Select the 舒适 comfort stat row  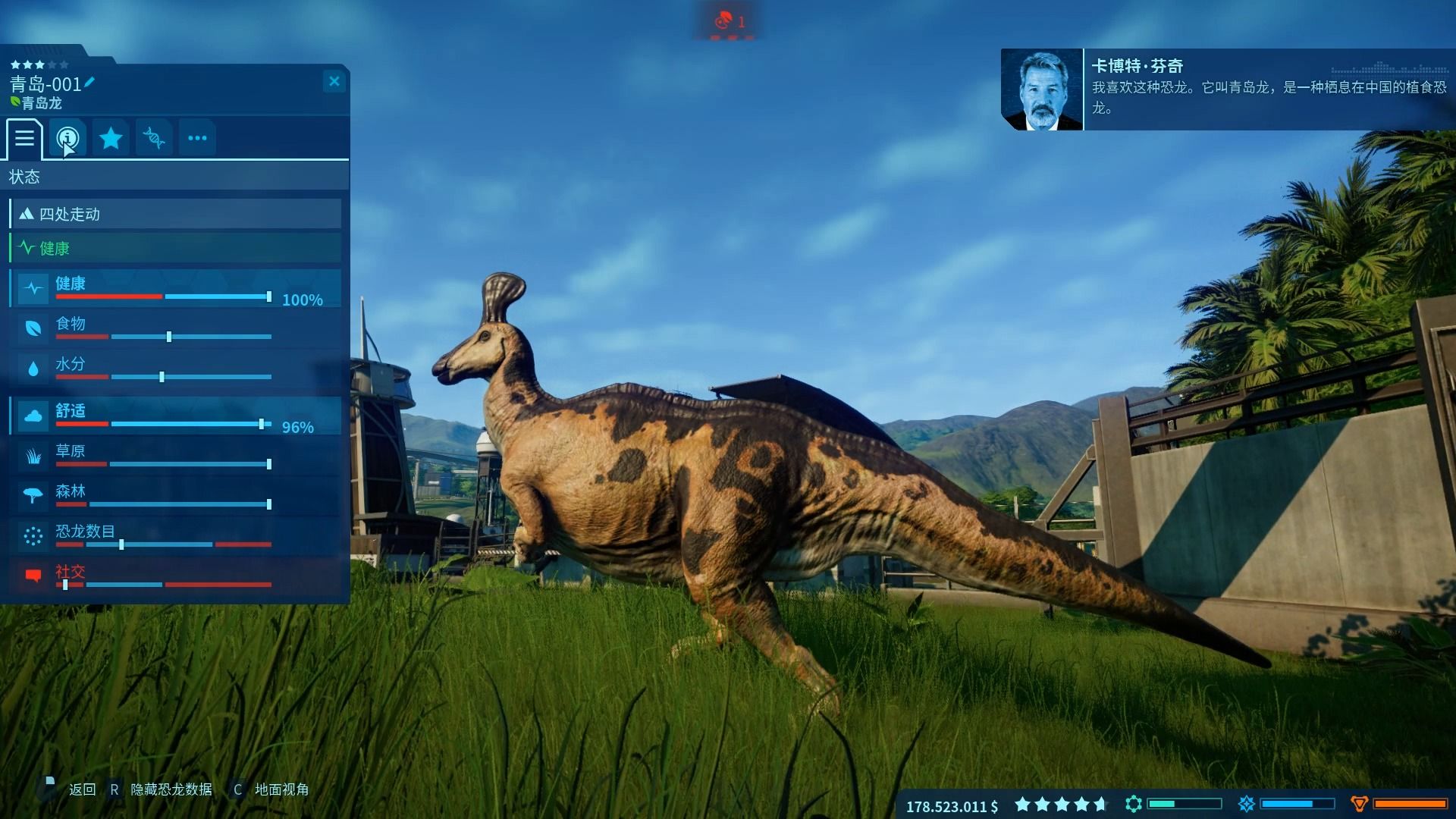pos(175,416)
